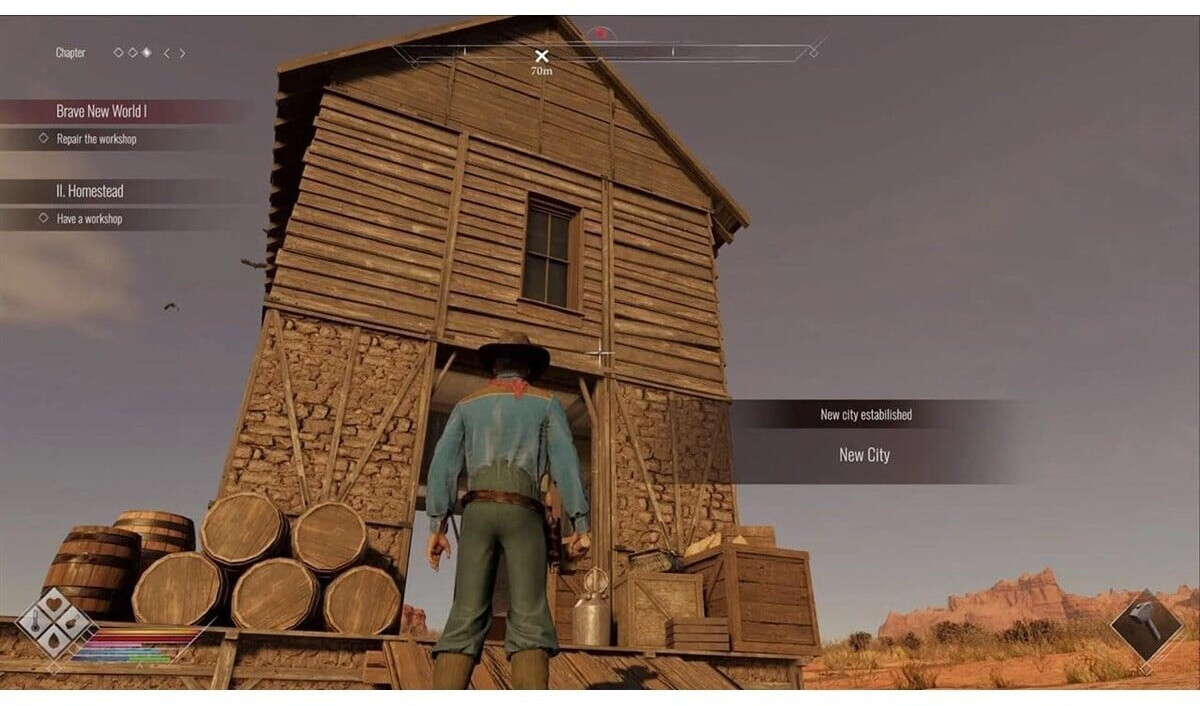Select the Have a workshop objective

coord(89,218)
